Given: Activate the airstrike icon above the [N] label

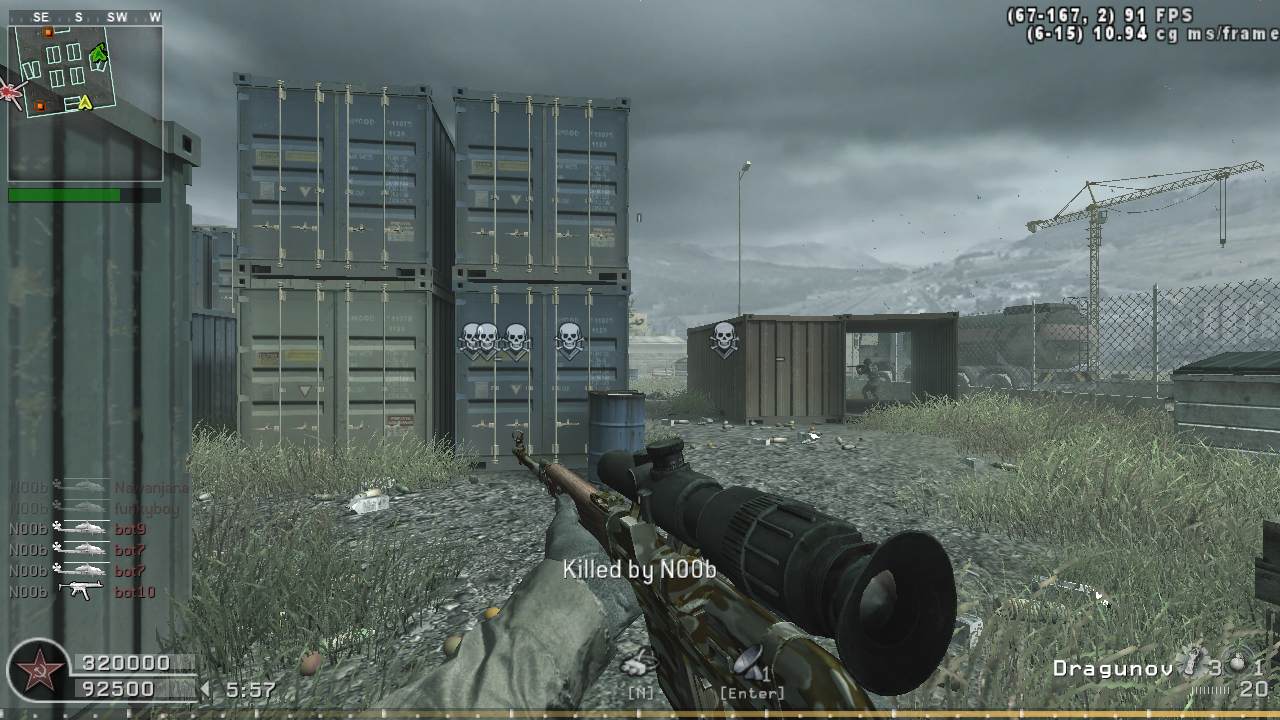Looking at the screenshot, I should (x=639, y=661).
